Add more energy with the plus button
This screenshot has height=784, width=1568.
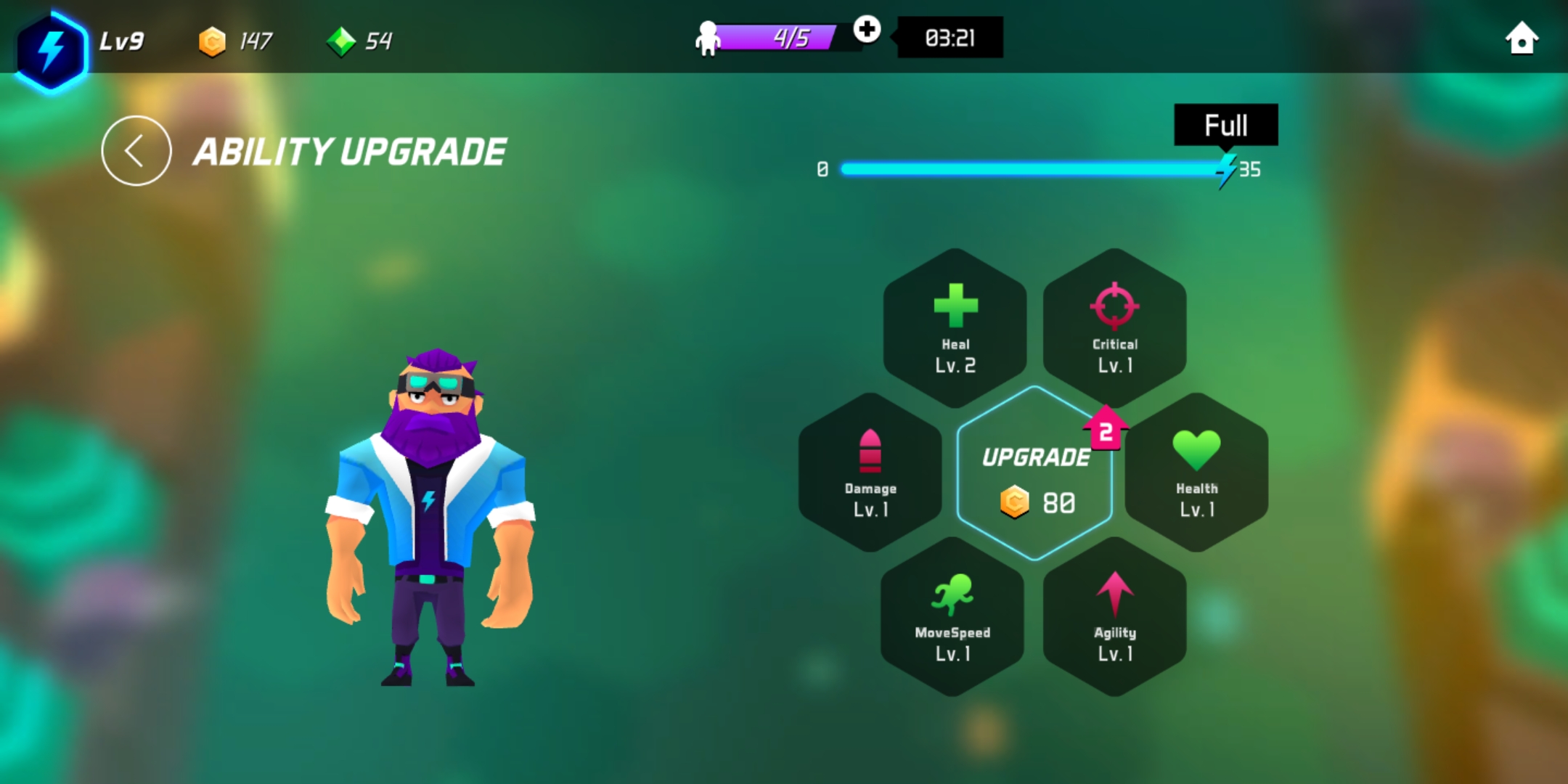(867, 30)
